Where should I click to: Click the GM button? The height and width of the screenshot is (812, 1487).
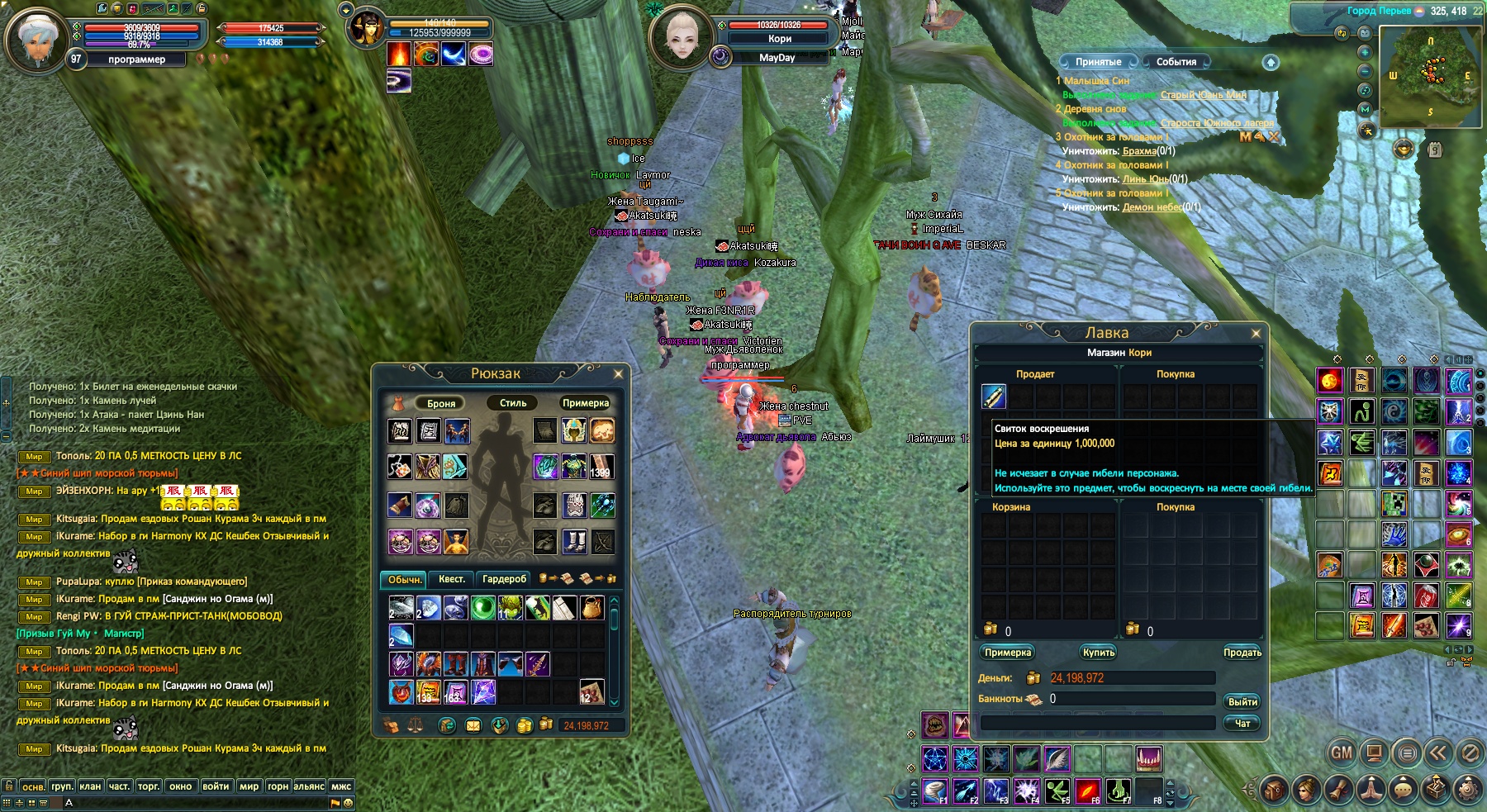pos(1342,753)
